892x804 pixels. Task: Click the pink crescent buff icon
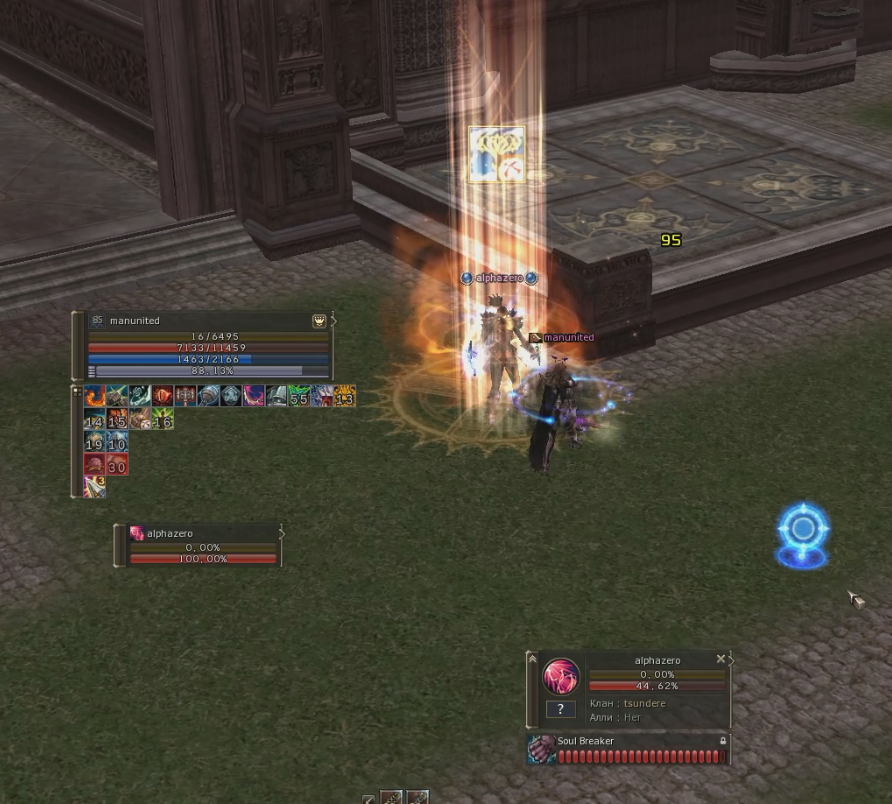pos(254,396)
